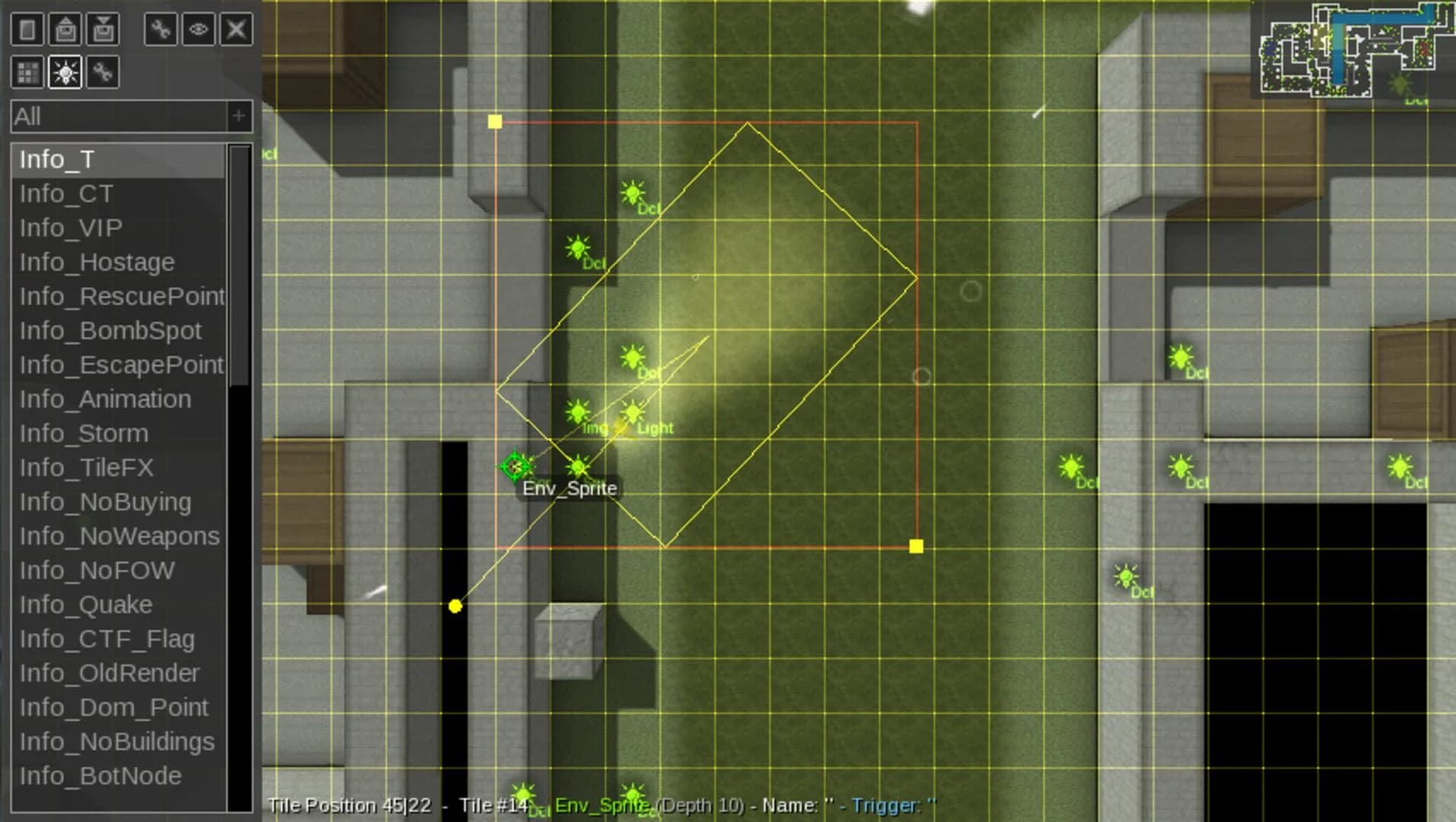1456x822 pixels.
Task: Select Info_CT in the entity list
Action: (65, 193)
